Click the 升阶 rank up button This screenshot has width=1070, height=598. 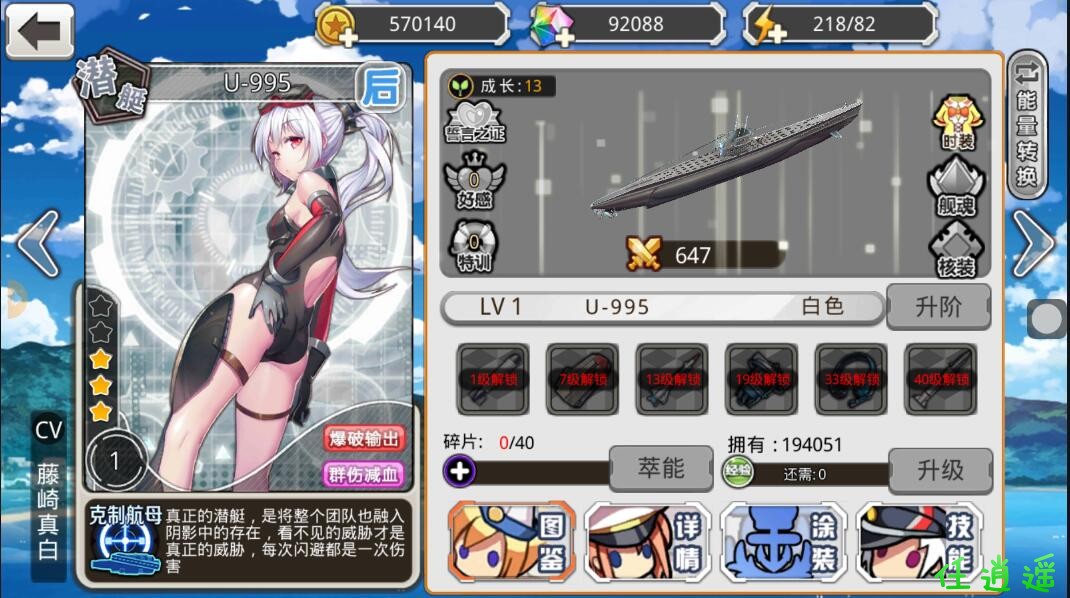938,307
